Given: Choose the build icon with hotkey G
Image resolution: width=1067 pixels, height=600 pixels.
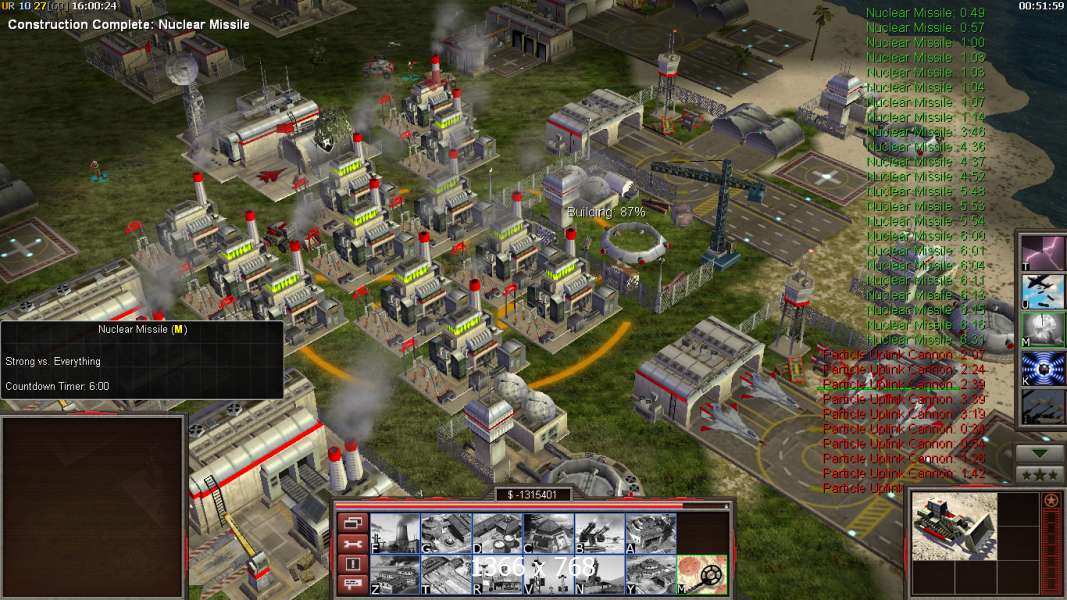Looking at the screenshot, I should click(446, 533).
